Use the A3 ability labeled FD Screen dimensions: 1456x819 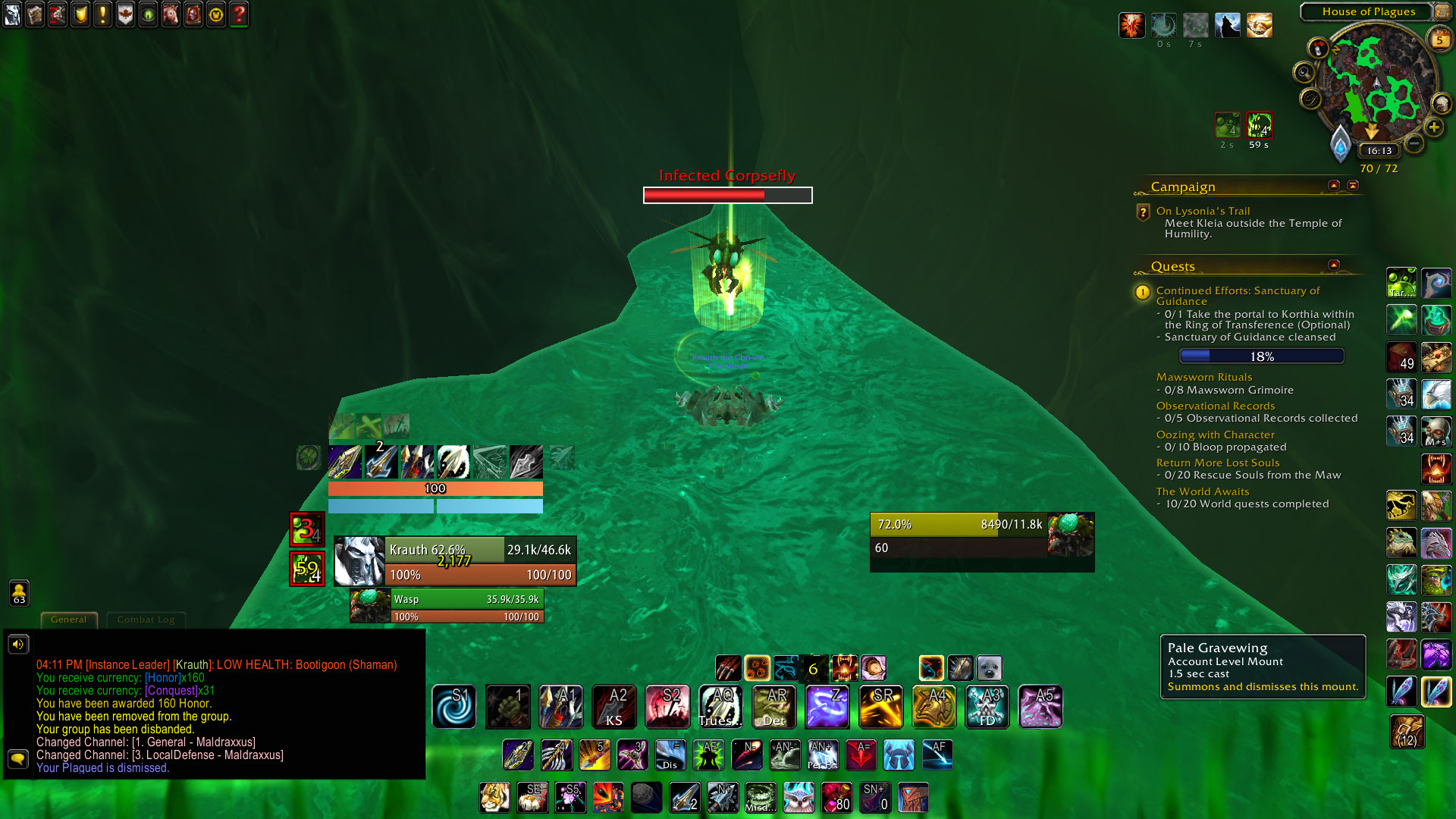pos(987,707)
